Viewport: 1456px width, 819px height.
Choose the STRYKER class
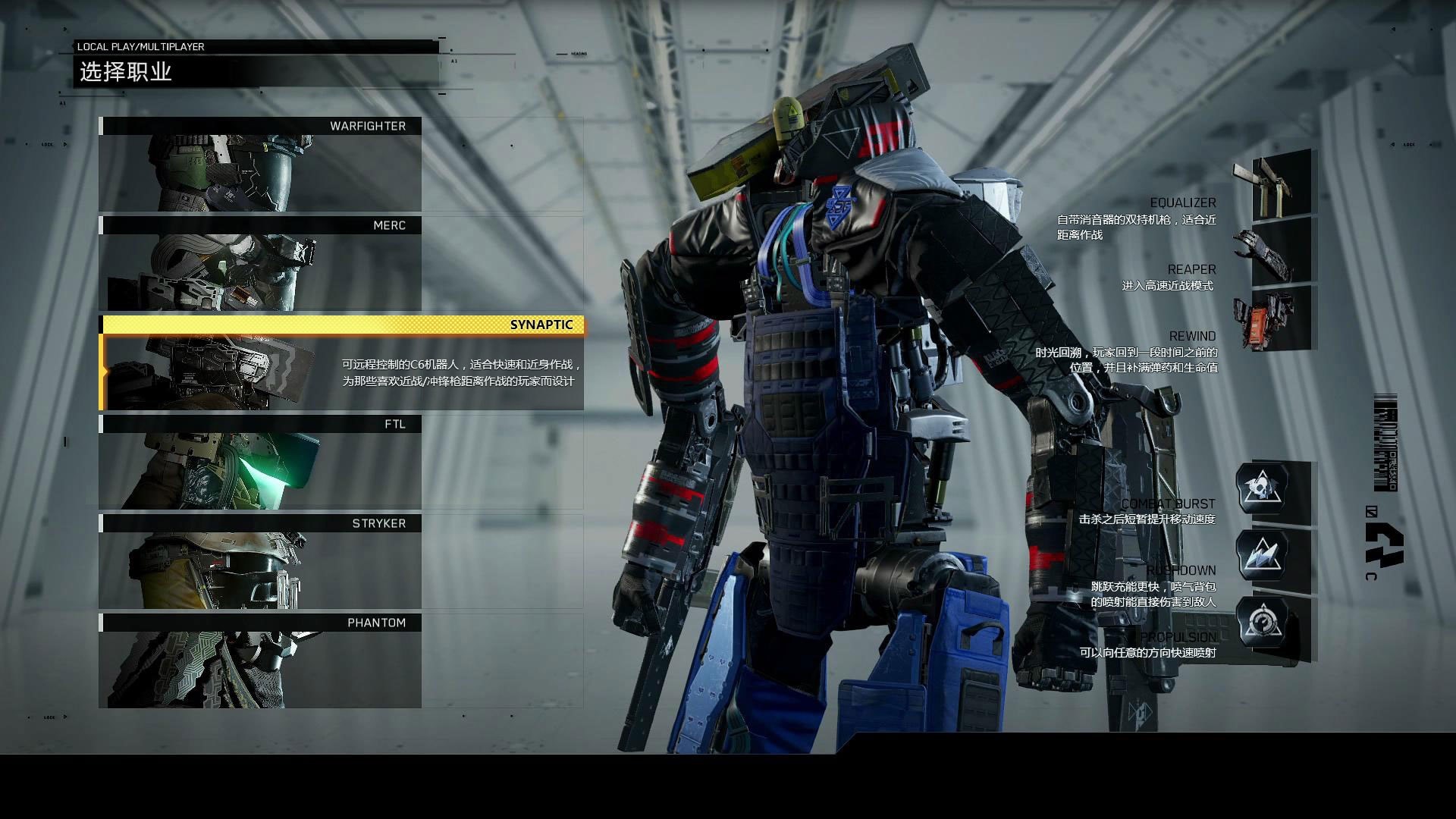pyautogui.click(x=260, y=562)
